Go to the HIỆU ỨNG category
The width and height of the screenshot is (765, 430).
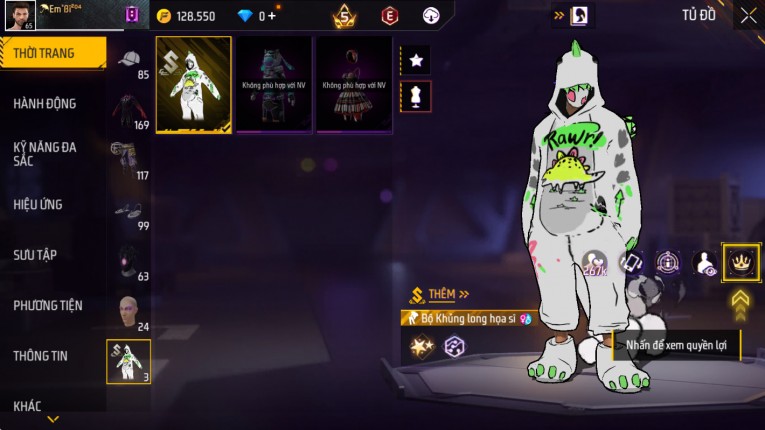(x=38, y=204)
